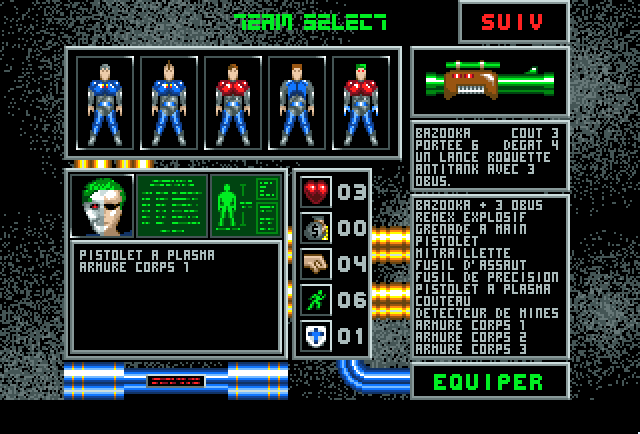
Task: Choose the mohawk soldier in blue armor
Action: [x=169, y=101]
